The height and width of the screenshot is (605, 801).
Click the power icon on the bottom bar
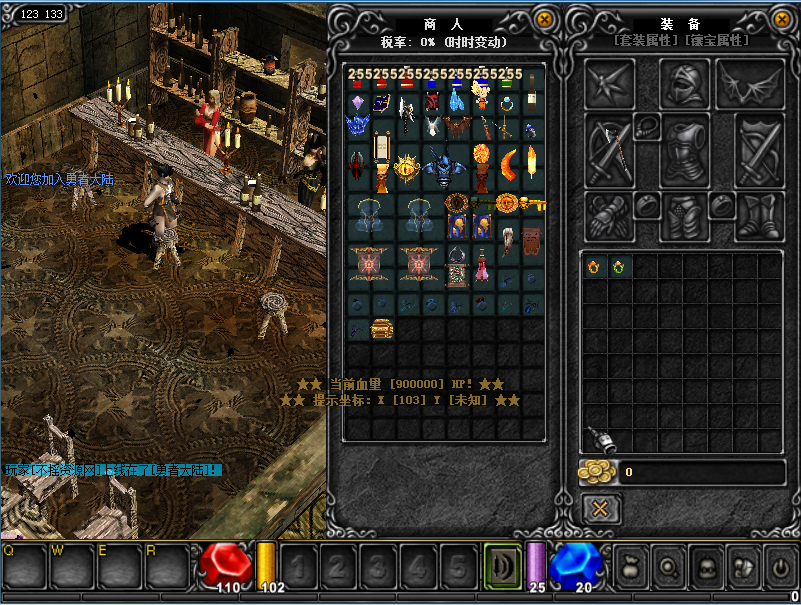[x=780, y=567]
